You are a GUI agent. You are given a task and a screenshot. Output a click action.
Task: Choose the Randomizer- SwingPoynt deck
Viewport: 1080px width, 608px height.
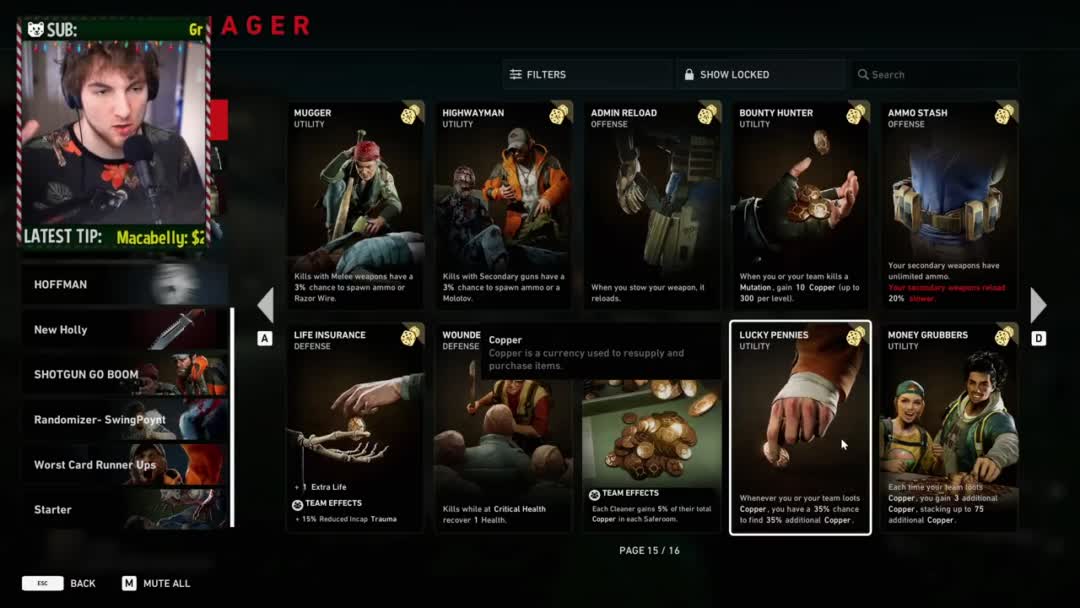(125, 420)
